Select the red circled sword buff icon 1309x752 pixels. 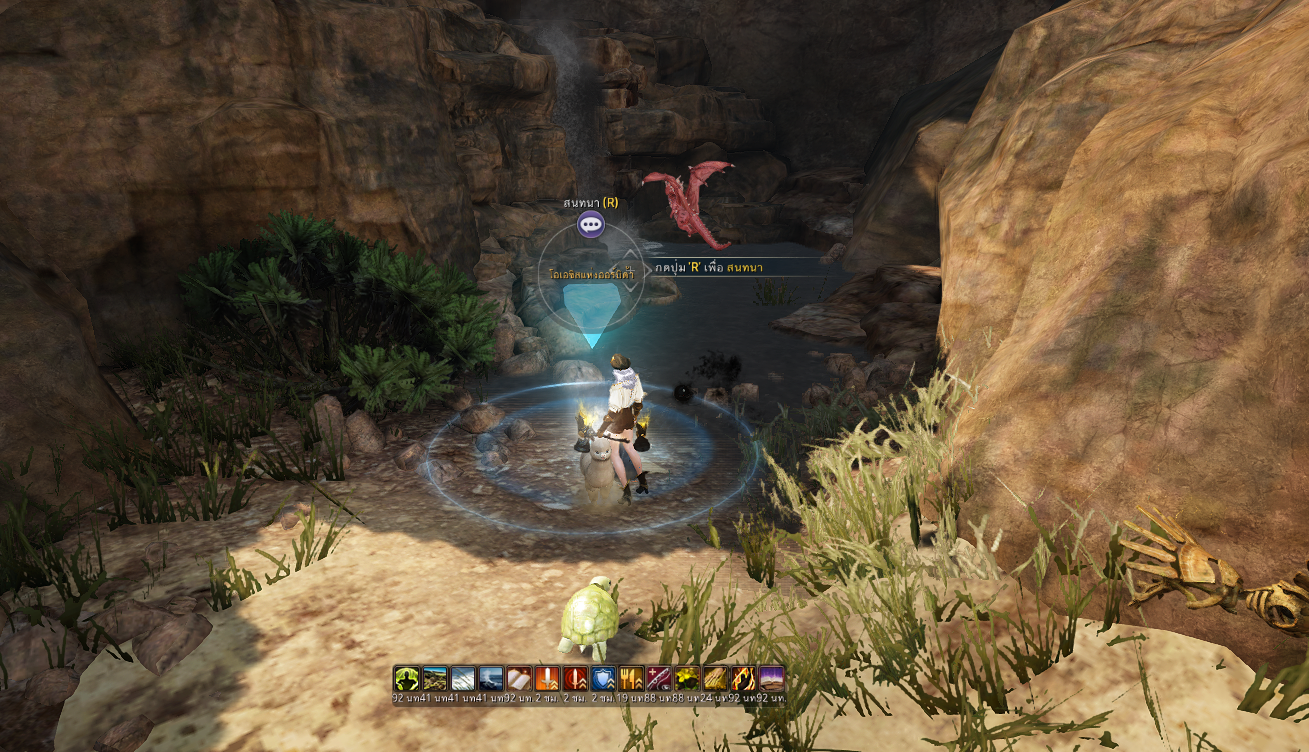pos(575,678)
